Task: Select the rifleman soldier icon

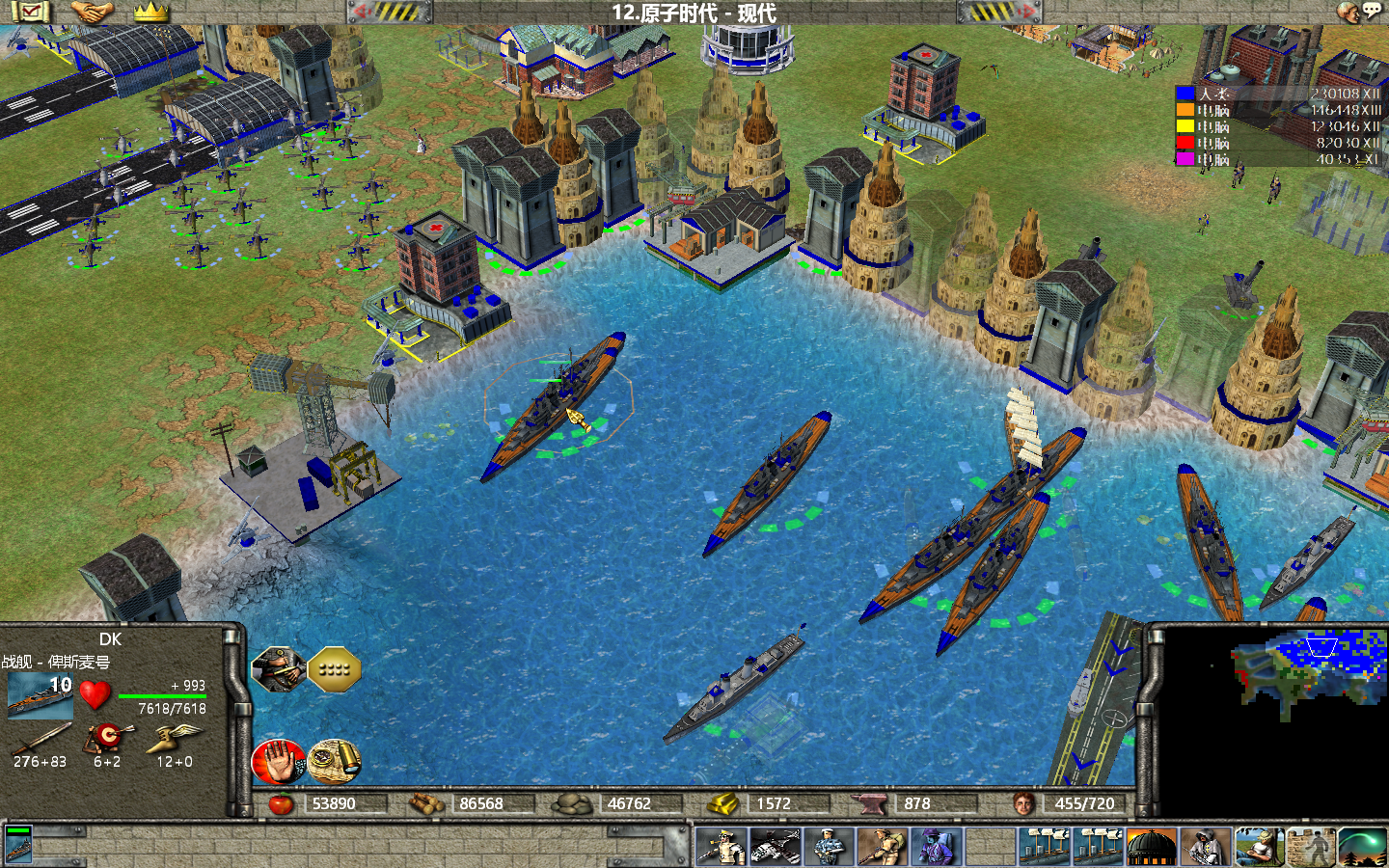Action: pyautogui.click(x=882, y=847)
